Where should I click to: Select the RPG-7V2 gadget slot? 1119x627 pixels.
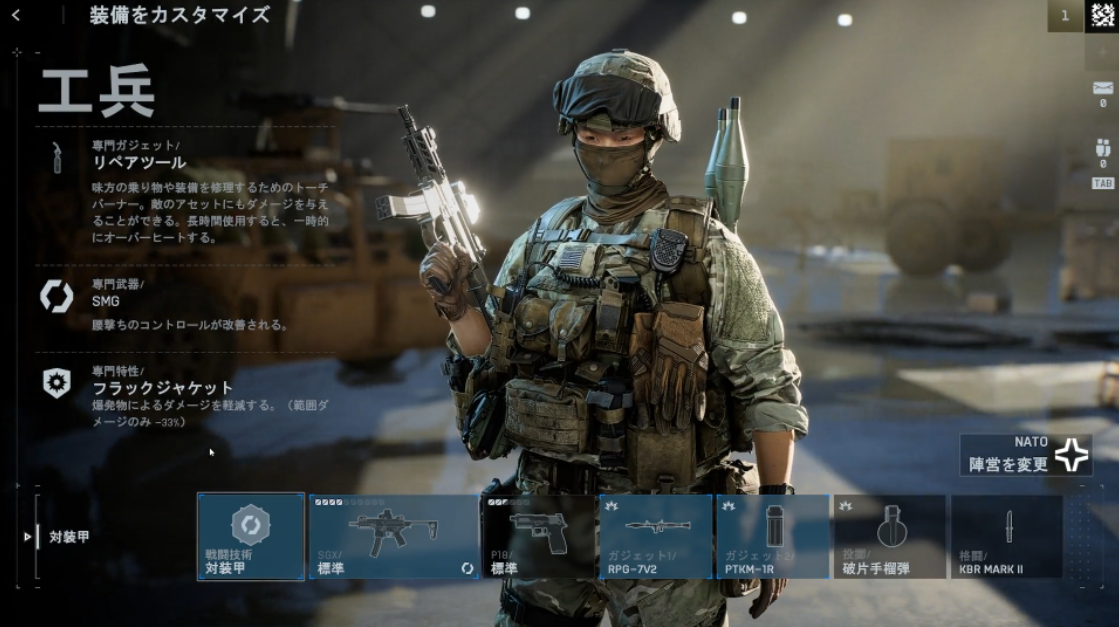pos(656,536)
